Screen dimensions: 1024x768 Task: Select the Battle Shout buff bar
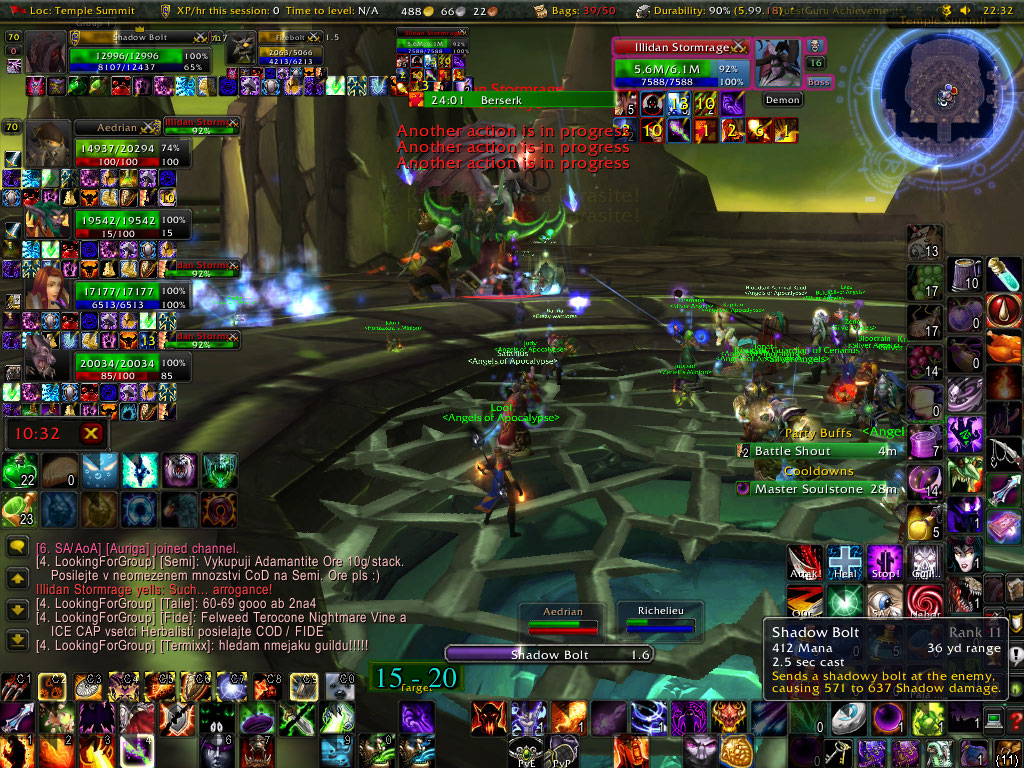coord(820,451)
